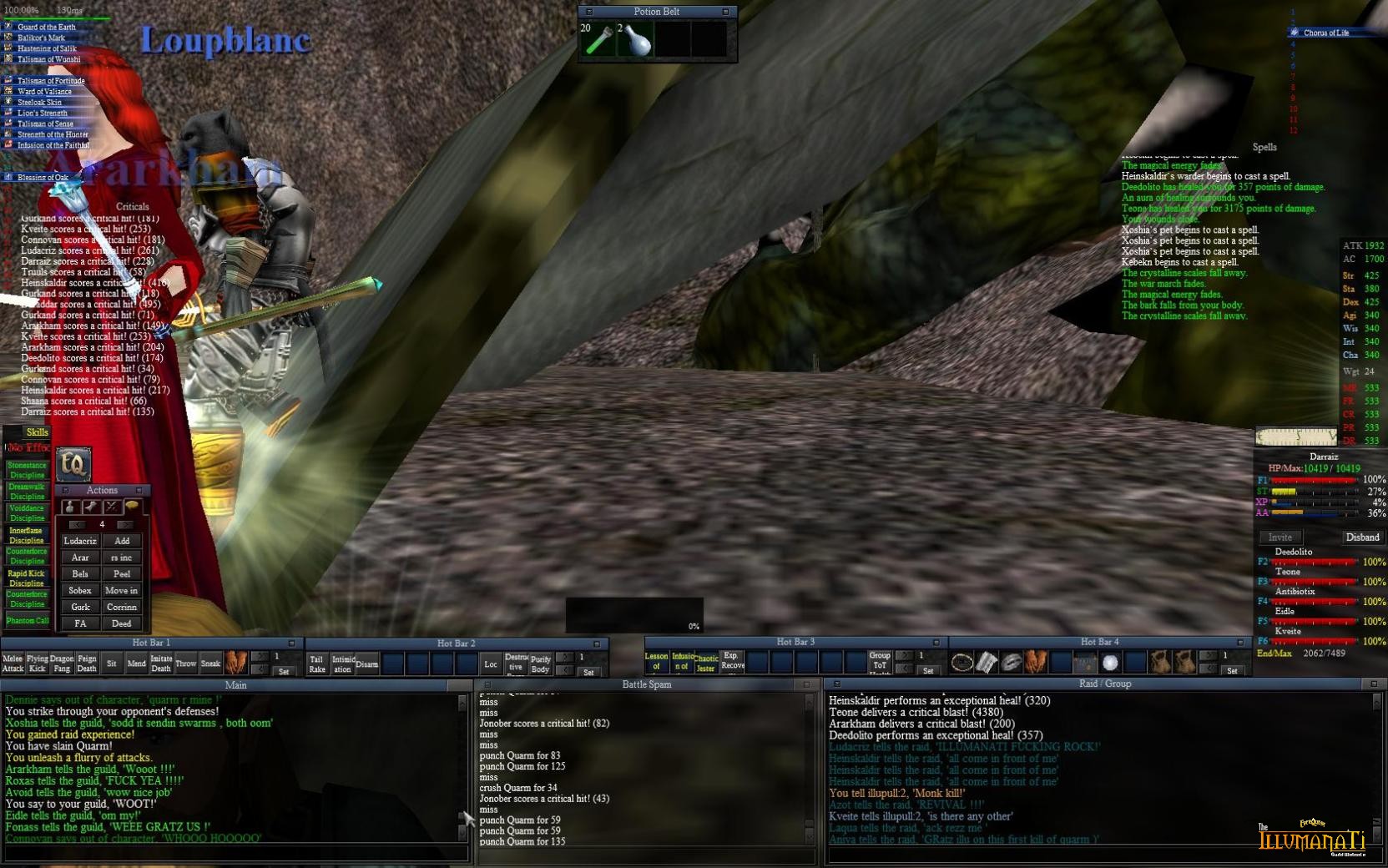The width and height of the screenshot is (1388, 868).
Task: Activate the Melee Attack hotbar button
Action: tap(13, 664)
